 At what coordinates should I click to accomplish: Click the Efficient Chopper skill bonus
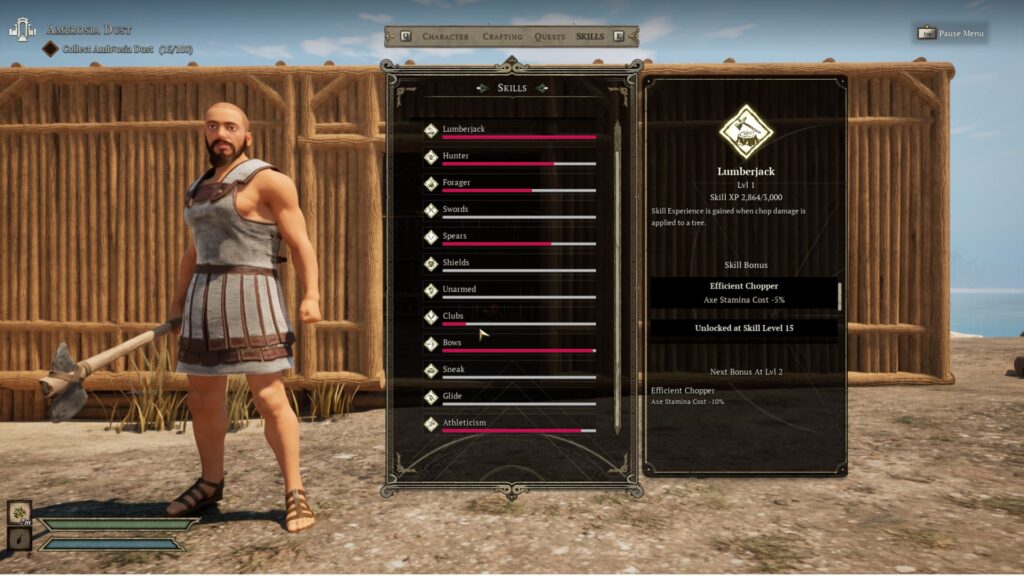[745, 292]
